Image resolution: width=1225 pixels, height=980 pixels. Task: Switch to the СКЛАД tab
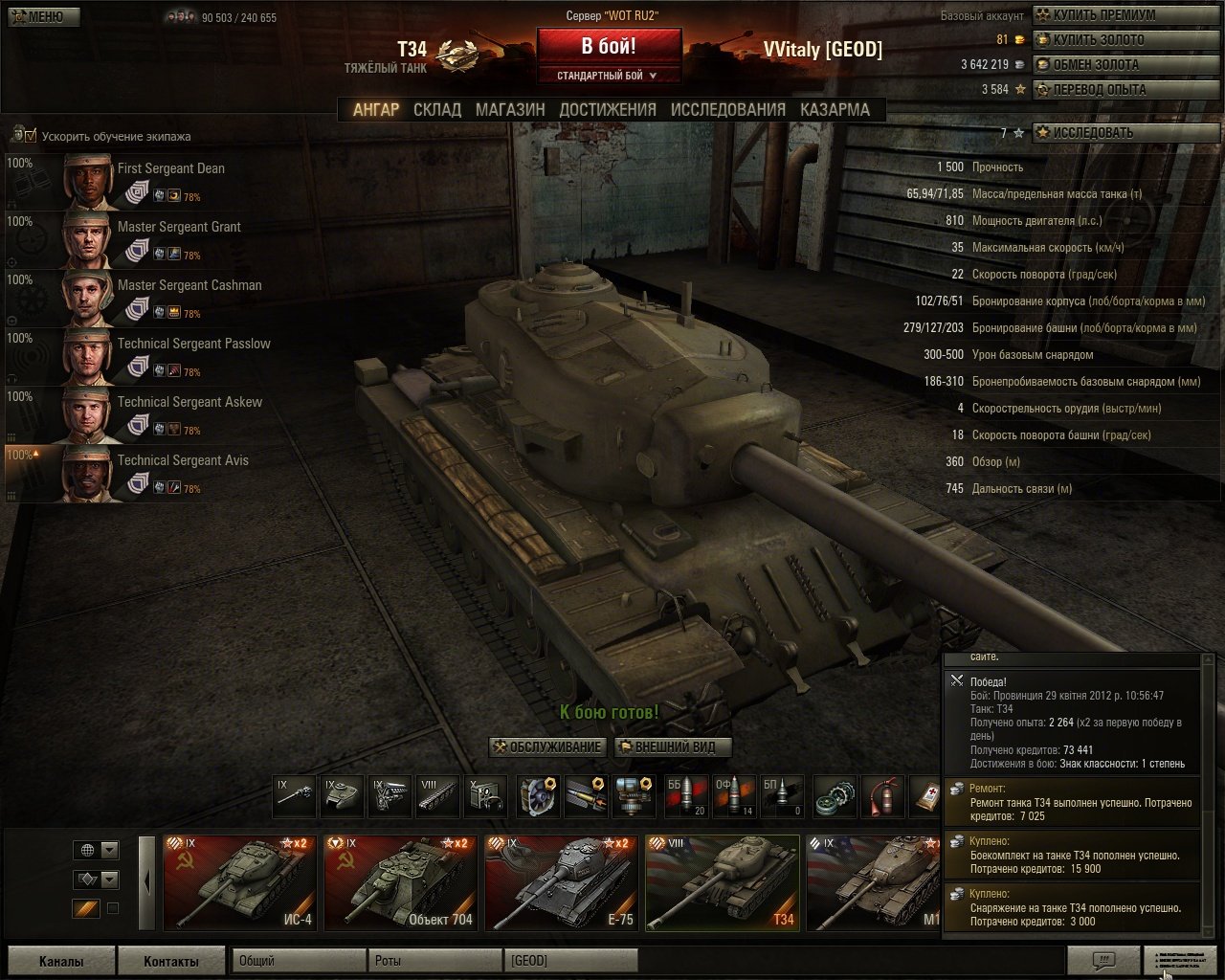click(437, 109)
